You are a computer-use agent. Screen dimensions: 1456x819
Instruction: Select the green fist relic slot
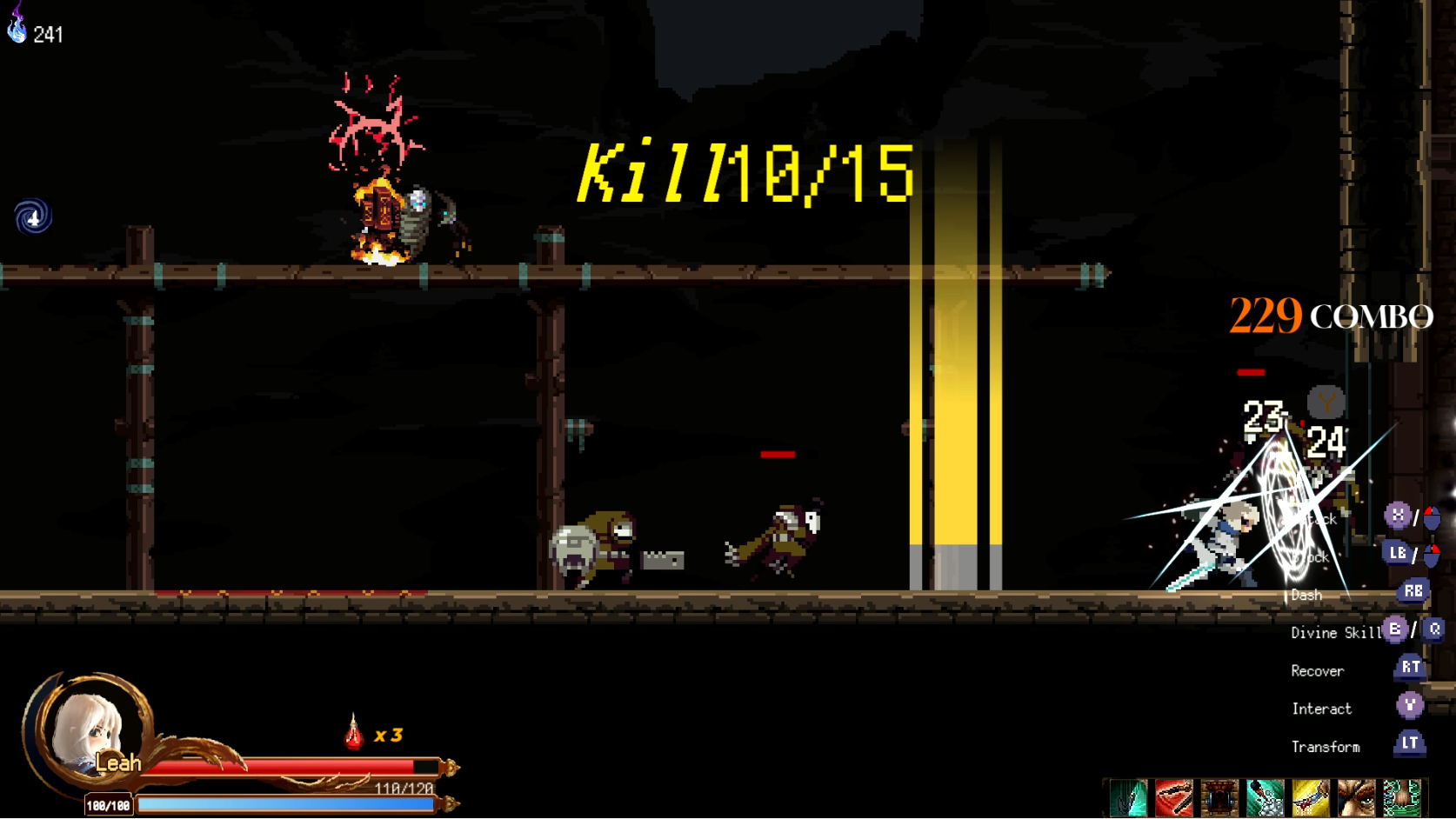pyautogui.click(x=1401, y=798)
